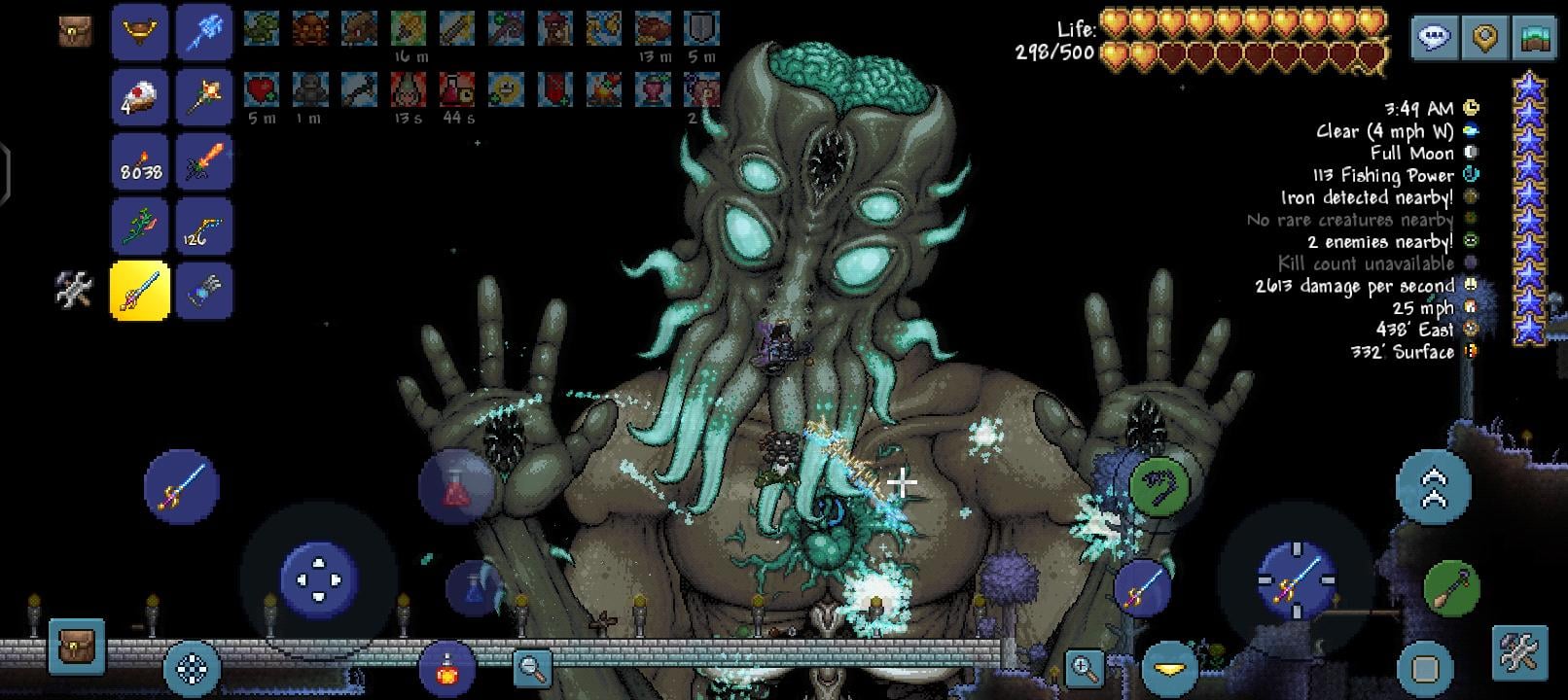
Task: Fire the green grappling hook button
Action: [x=1159, y=483]
